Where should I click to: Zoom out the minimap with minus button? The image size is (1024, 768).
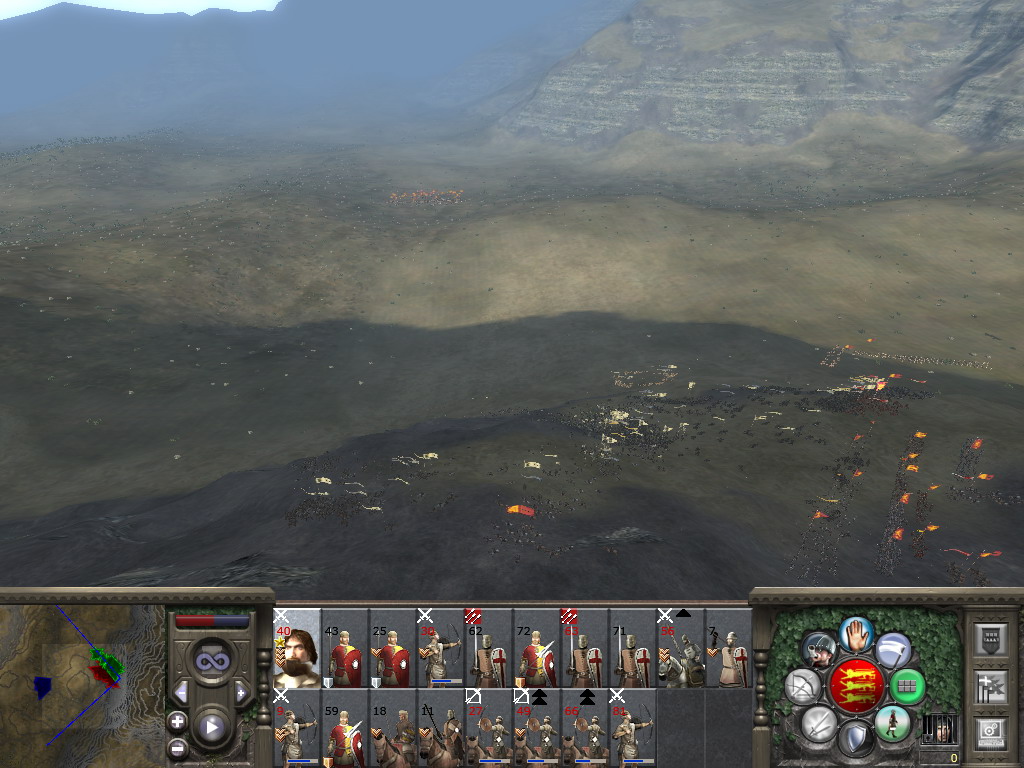pyautogui.click(x=177, y=747)
